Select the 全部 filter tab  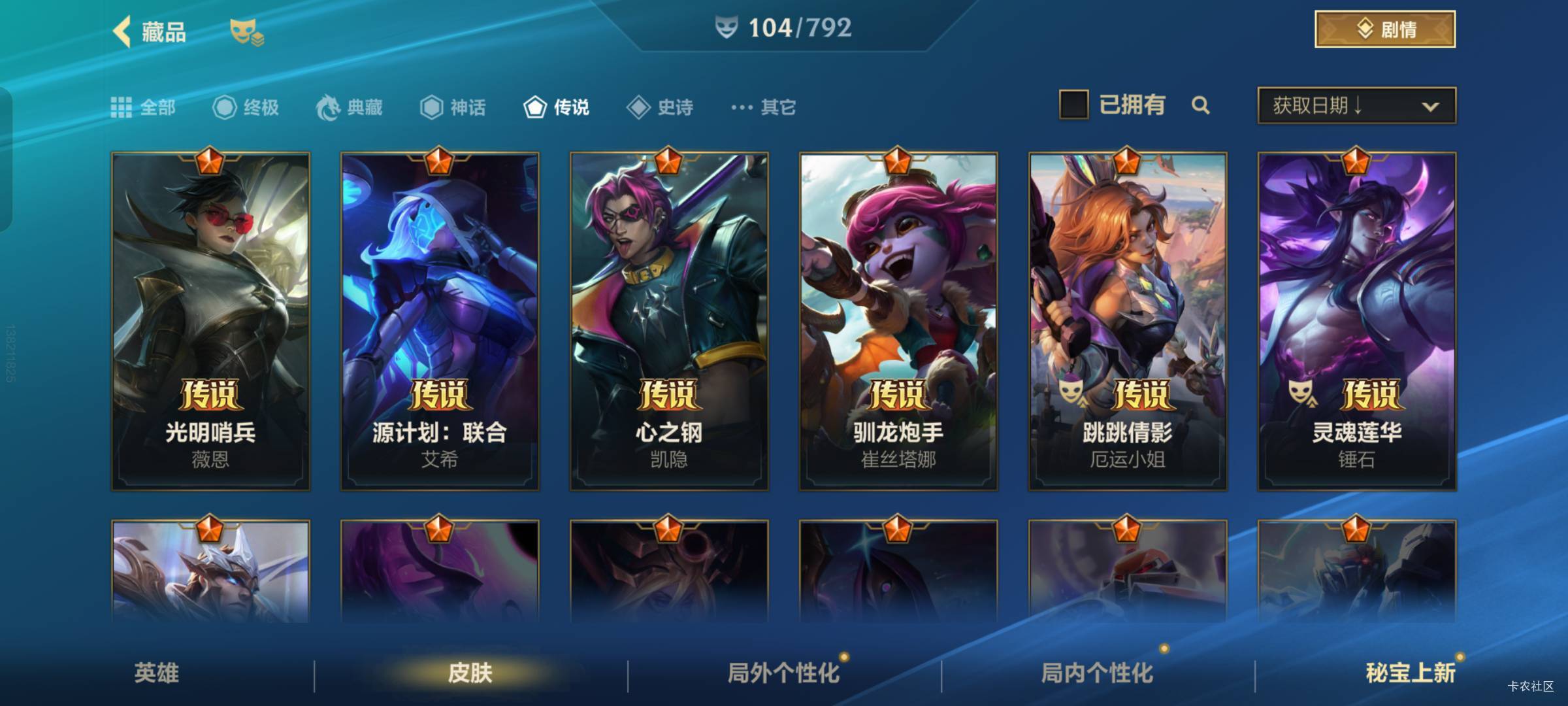pyautogui.click(x=143, y=107)
